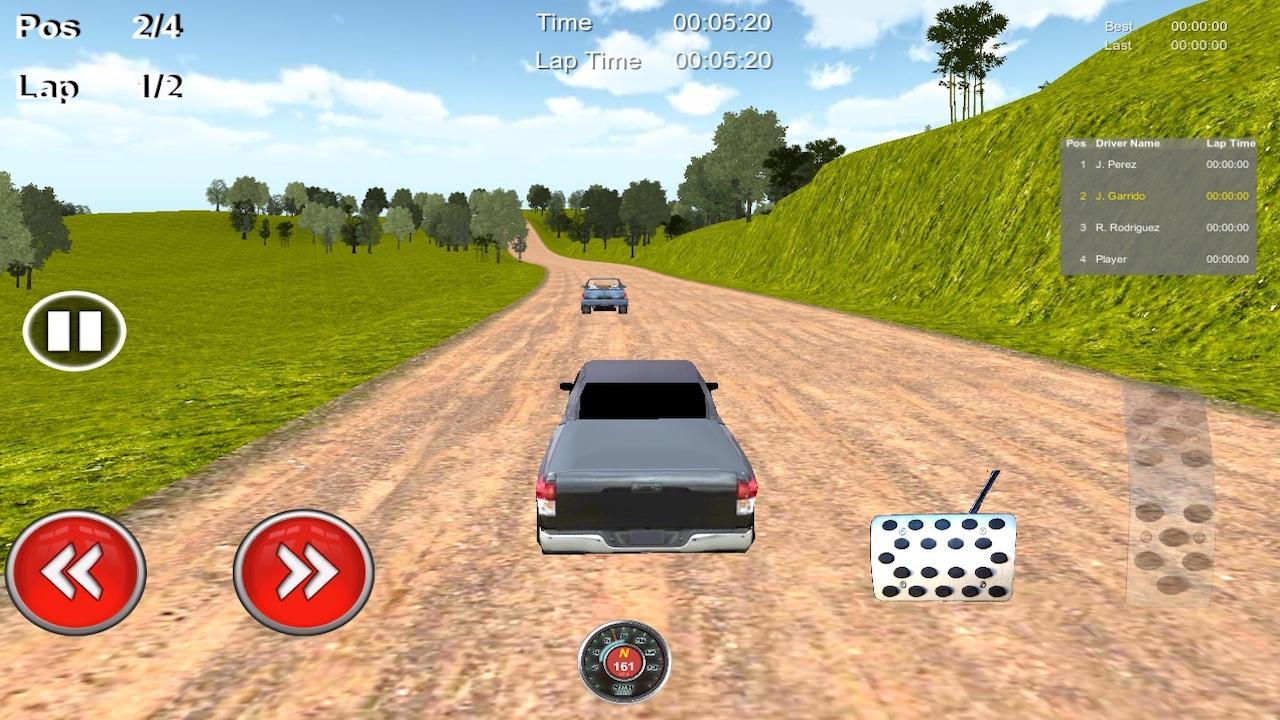The height and width of the screenshot is (720, 1280).
Task: Click R. Rodriguez's lap time entry
Action: [x=1228, y=228]
